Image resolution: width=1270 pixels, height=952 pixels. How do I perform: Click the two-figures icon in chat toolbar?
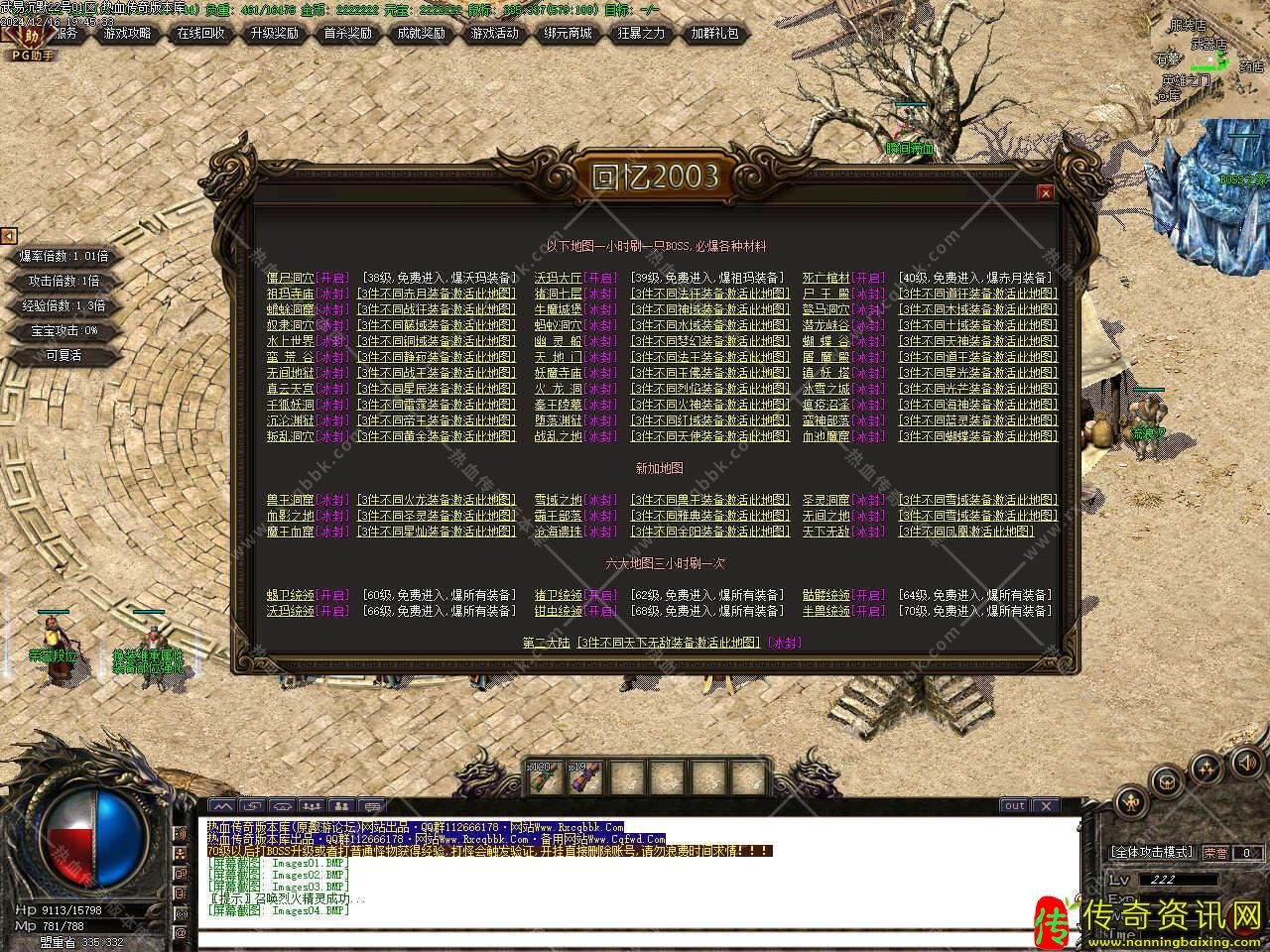pos(342,807)
